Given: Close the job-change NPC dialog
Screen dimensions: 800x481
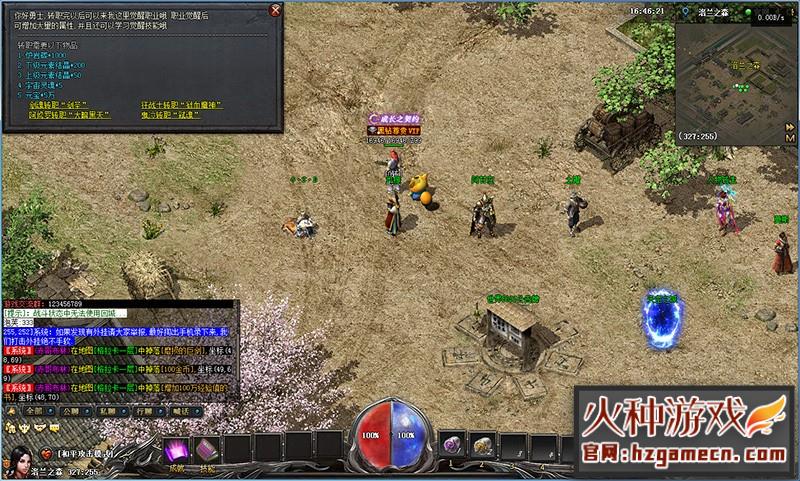Looking at the screenshot, I should pyautogui.click(x=276, y=11).
